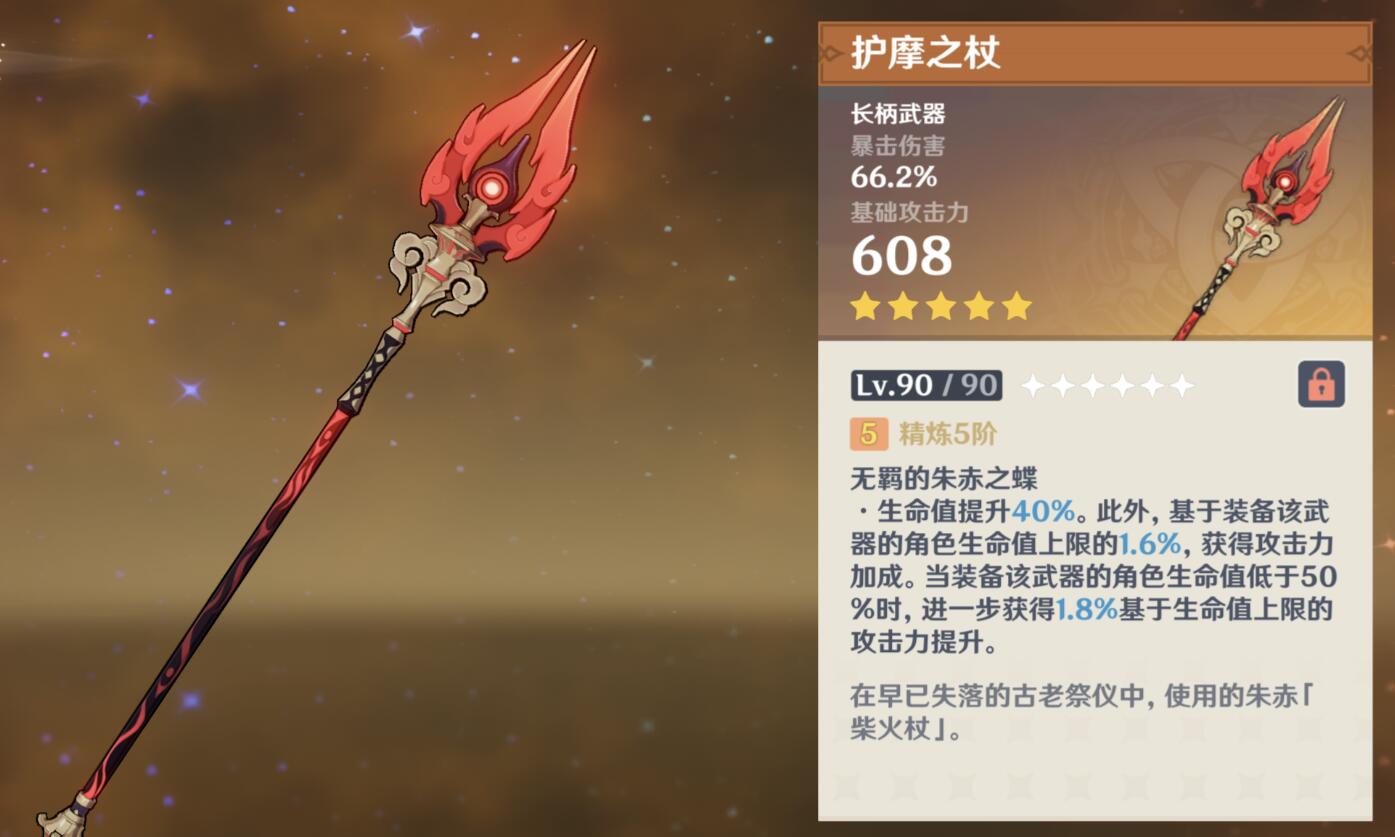This screenshot has height=837, width=1395.
Task: Toggle the weapon lock icon
Action: click(x=1321, y=384)
